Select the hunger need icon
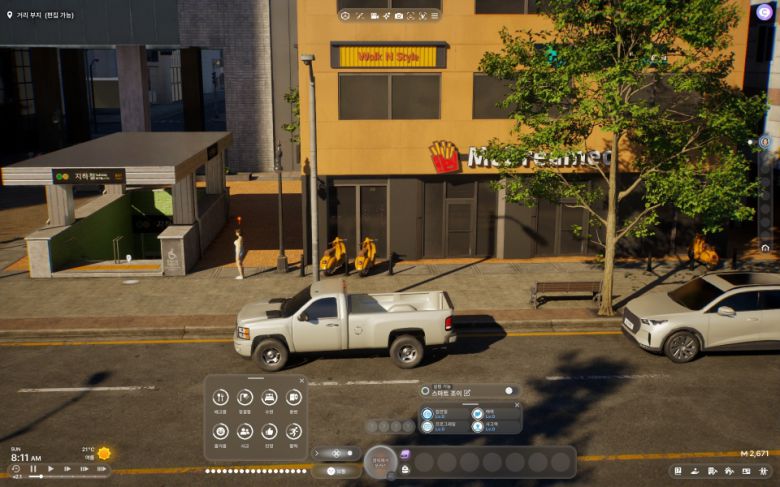780x487 pixels. (220, 398)
